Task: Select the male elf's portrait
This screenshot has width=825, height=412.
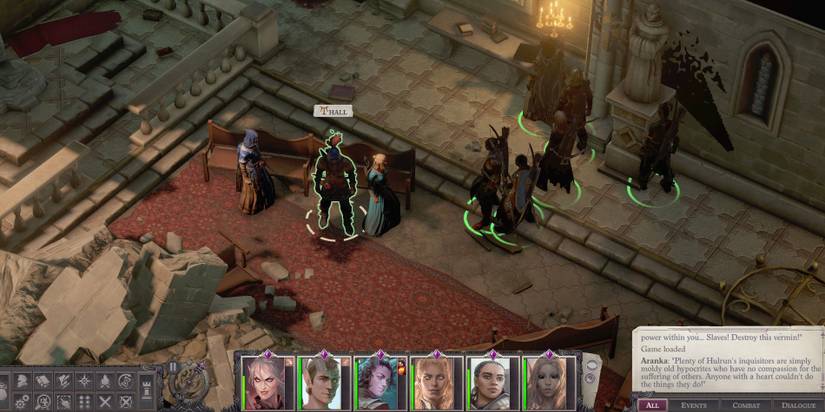Action: 322,383
